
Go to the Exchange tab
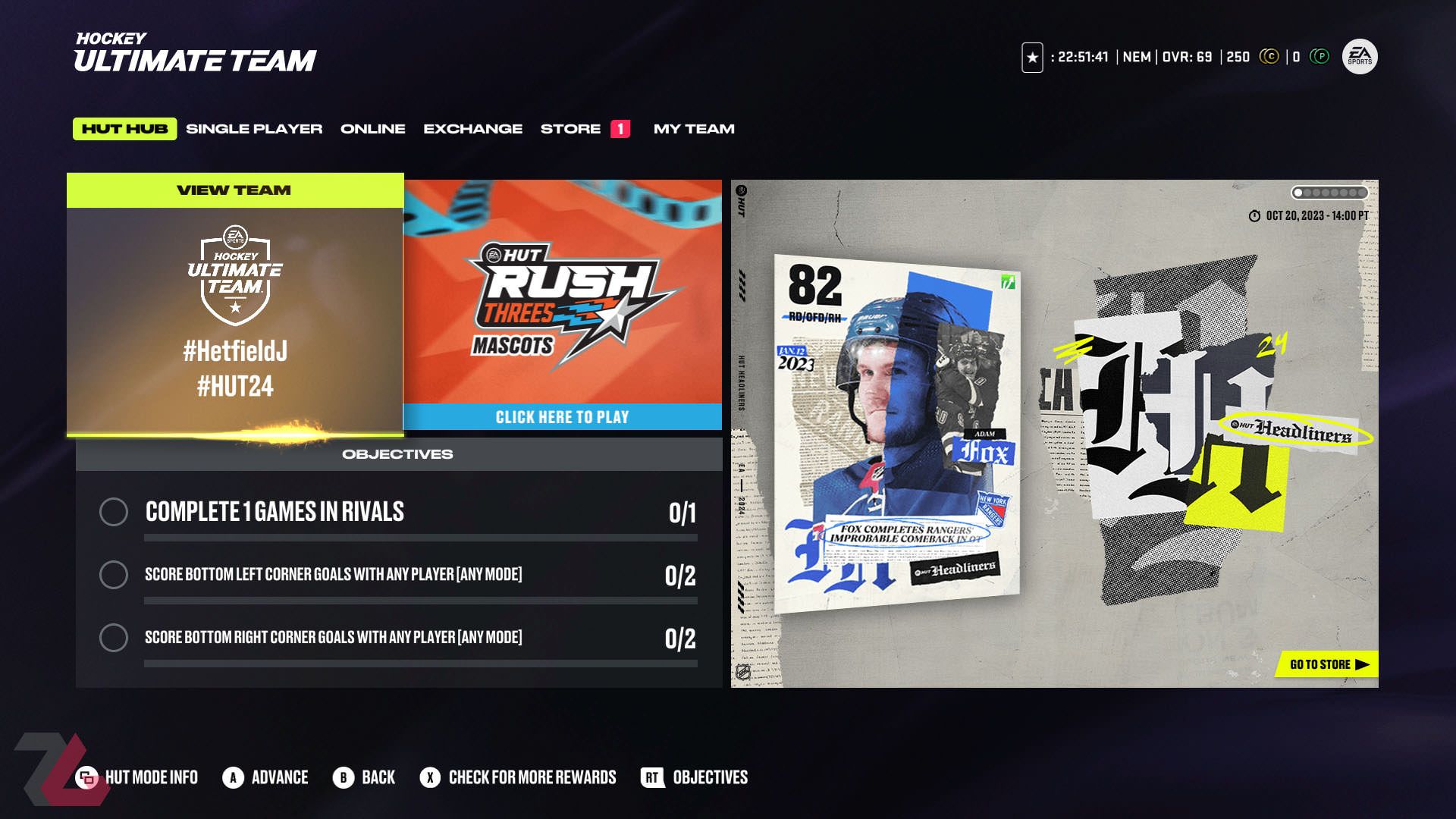[472, 129]
